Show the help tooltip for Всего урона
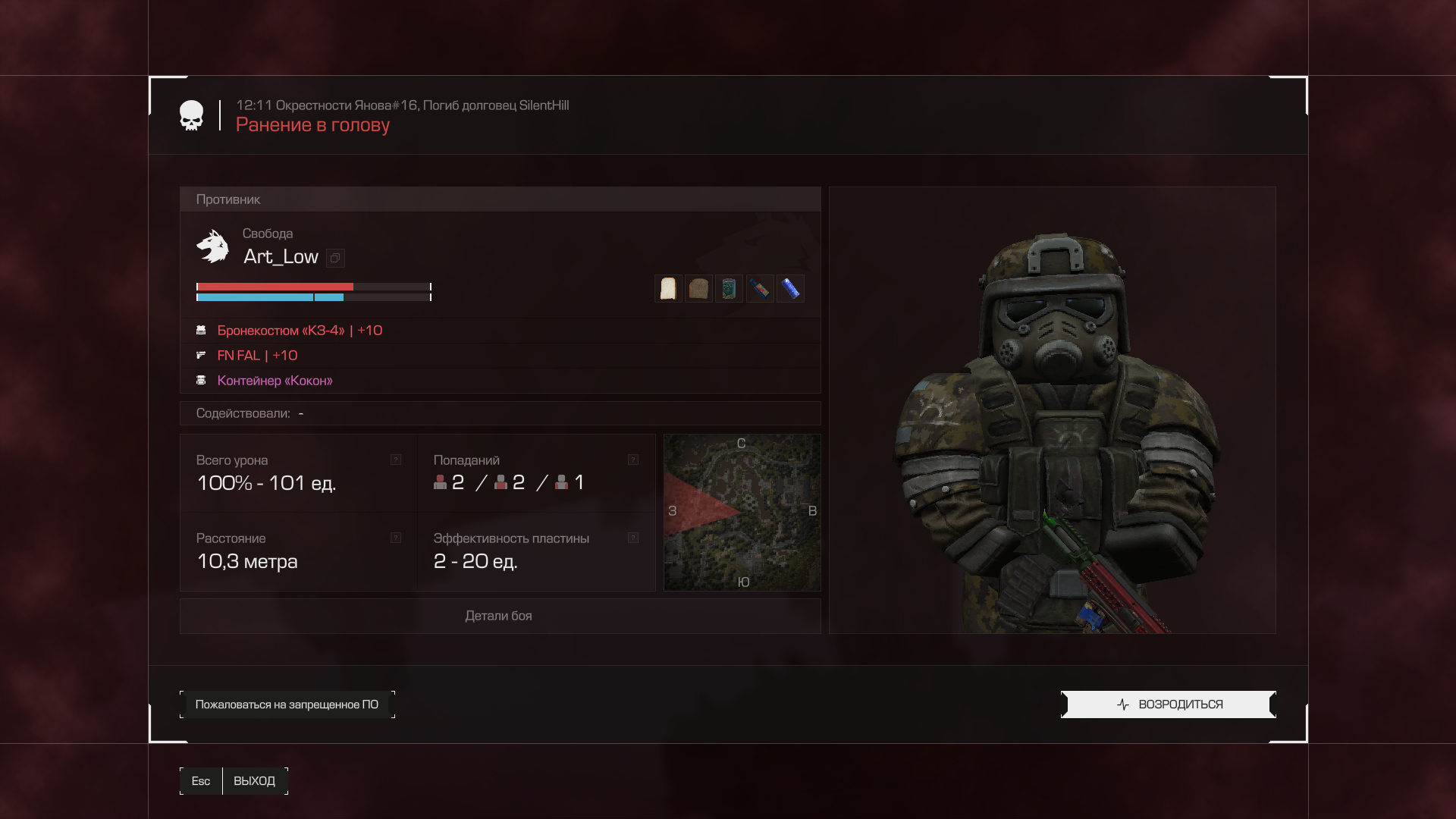This screenshot has height=819, width=1456. click(x=396, y=460)
